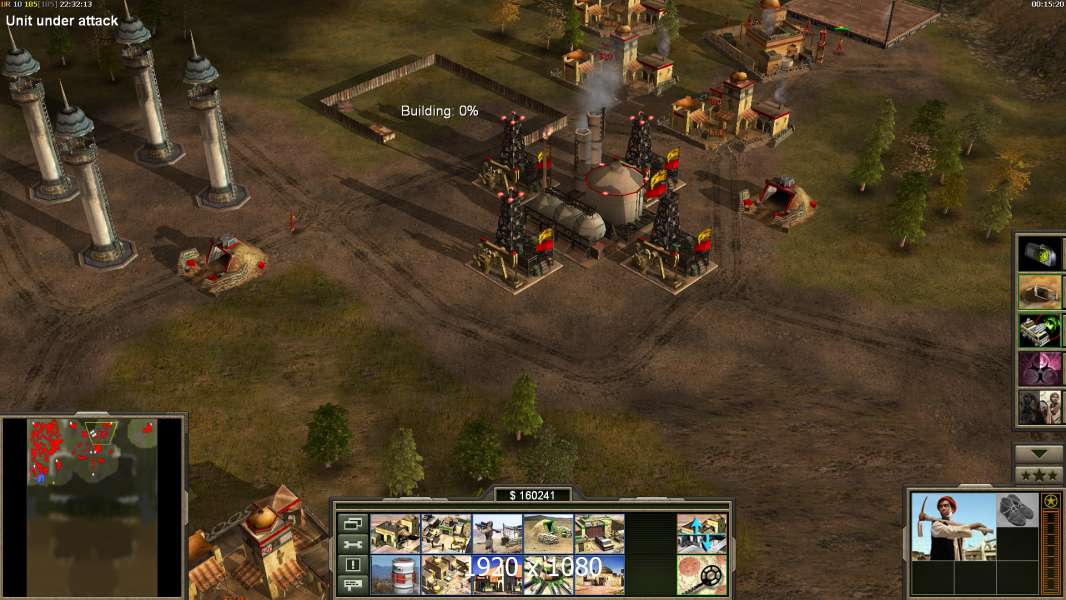The height and width of the screenshot is (600, 1066).
Task: Choose the sand mound tunnel build icon
Action: tap(548, 534)
